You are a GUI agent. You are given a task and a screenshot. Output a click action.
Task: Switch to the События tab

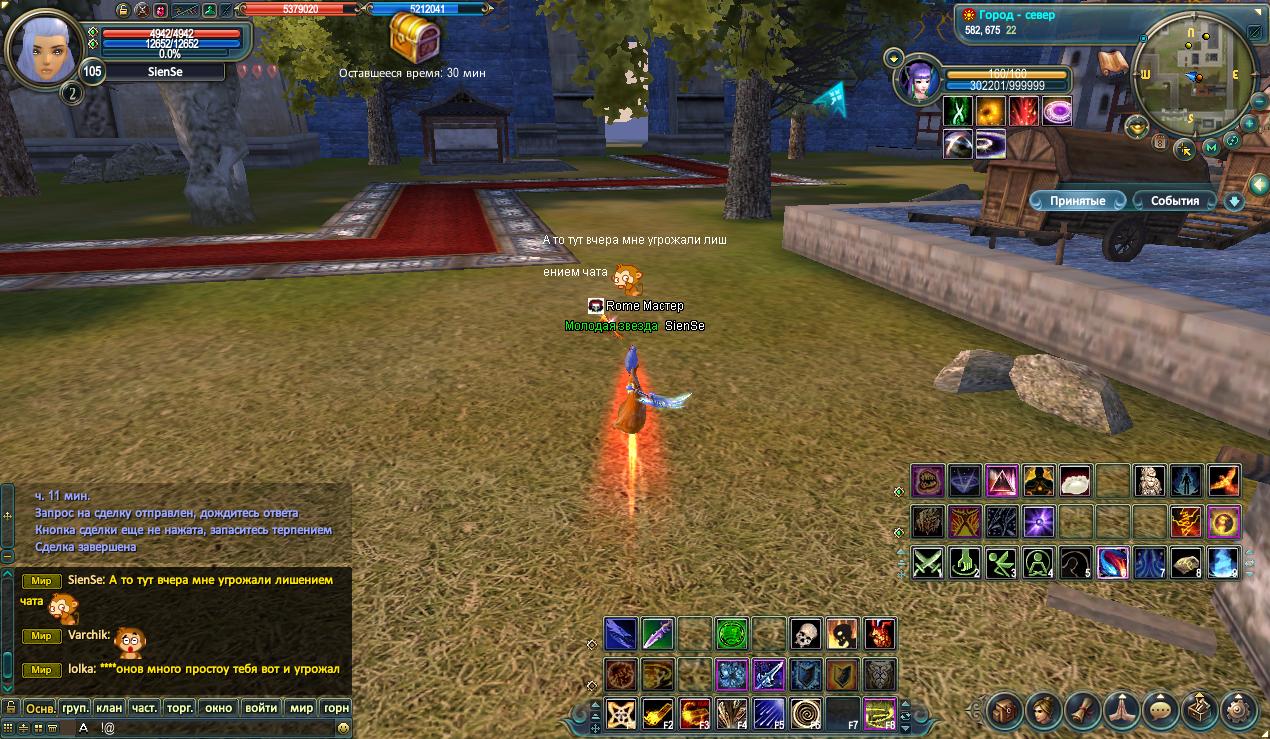click(x=1174, y=201)
